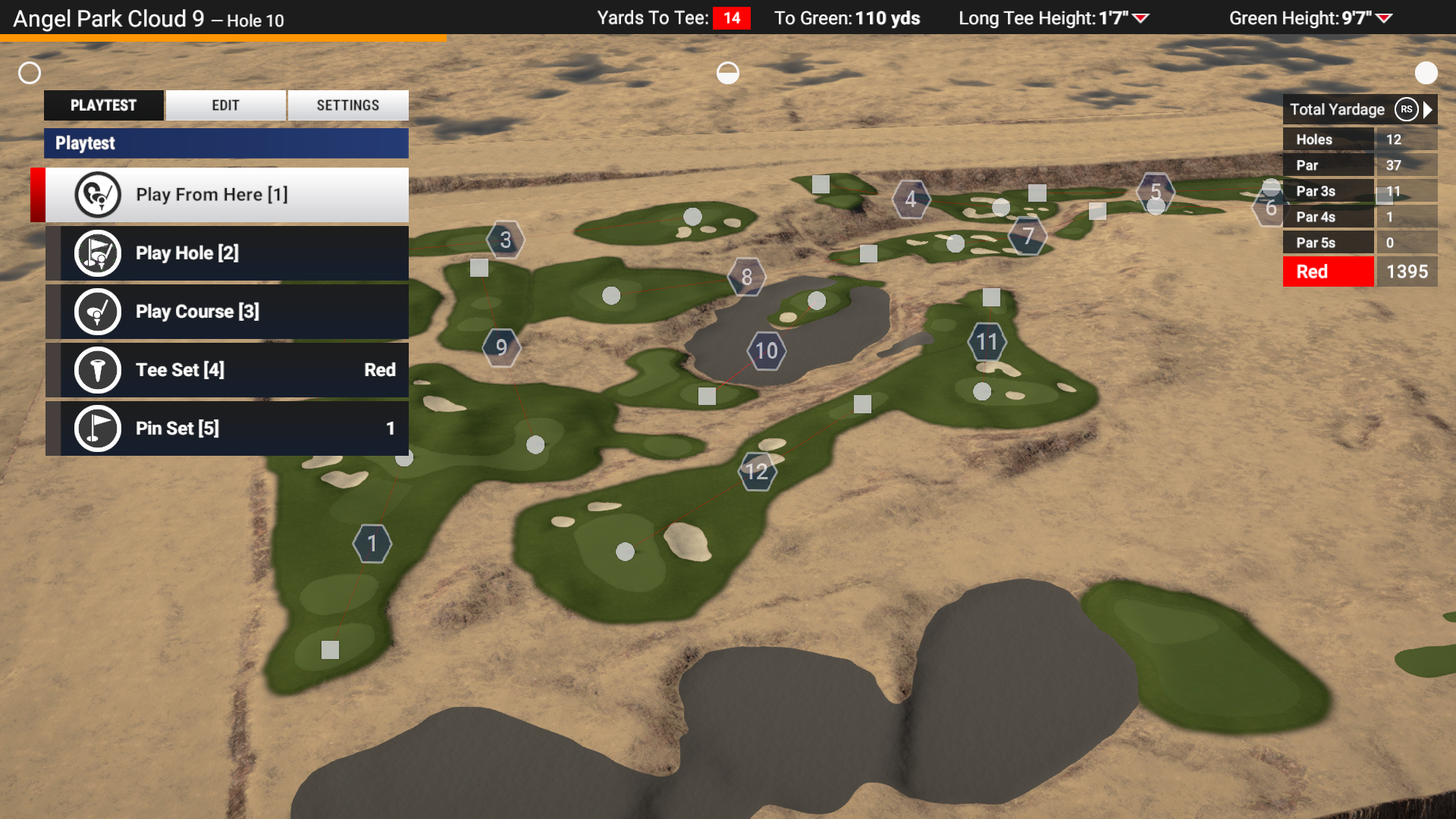This screenshot has width=1456, height=819.
Task: Select the hole 9 marker
Action: 501,347
